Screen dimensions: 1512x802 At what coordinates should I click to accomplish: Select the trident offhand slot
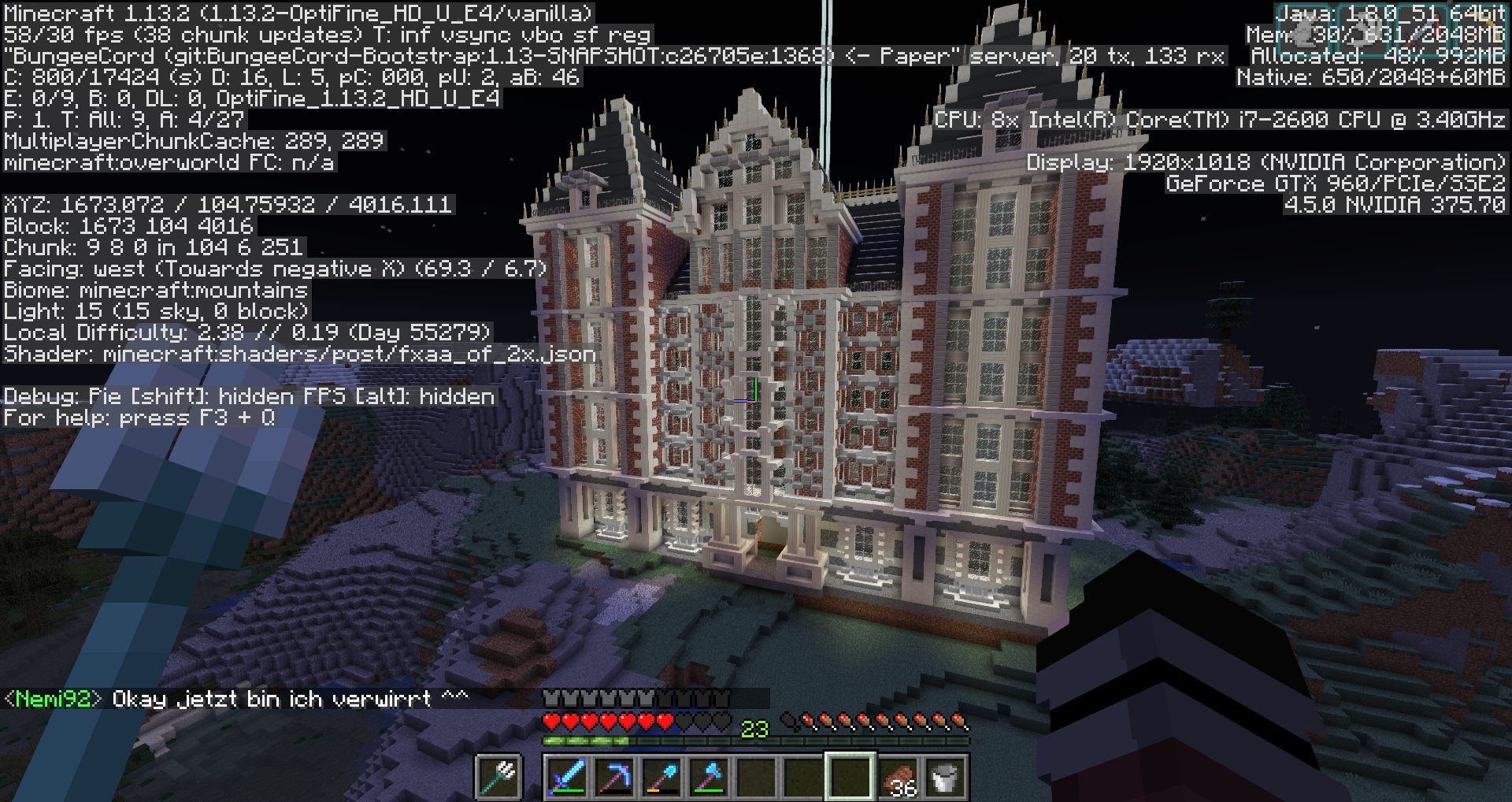click(499, 777)
